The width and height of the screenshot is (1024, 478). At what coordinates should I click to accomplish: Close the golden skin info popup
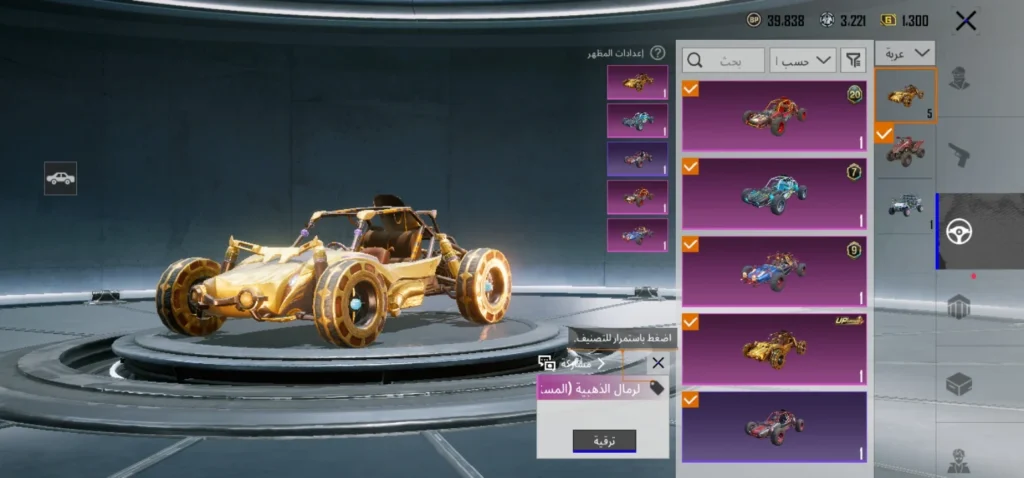coord(657,363)
